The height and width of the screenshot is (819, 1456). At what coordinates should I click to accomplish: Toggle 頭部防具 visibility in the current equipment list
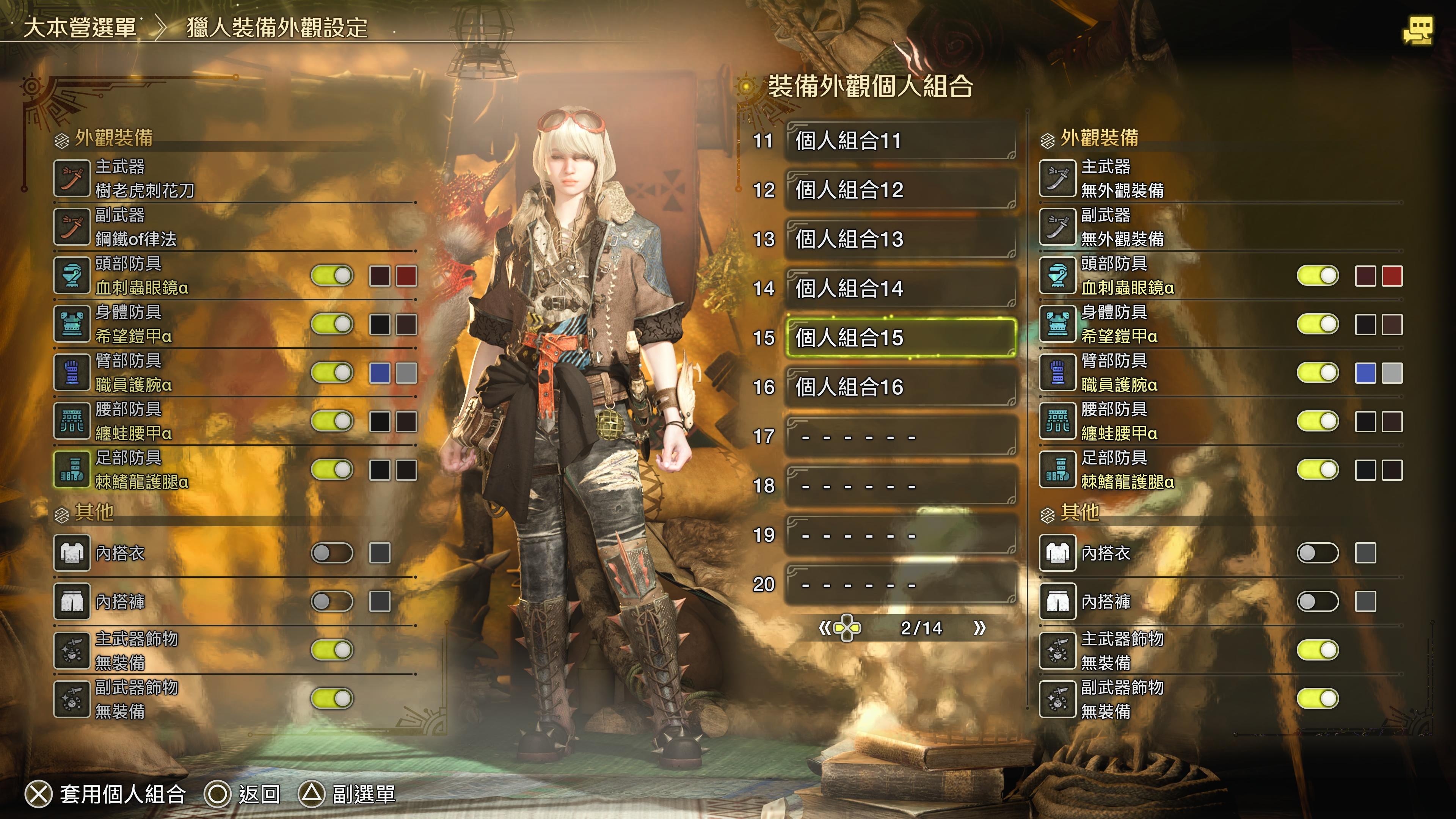tap(332, 276)
